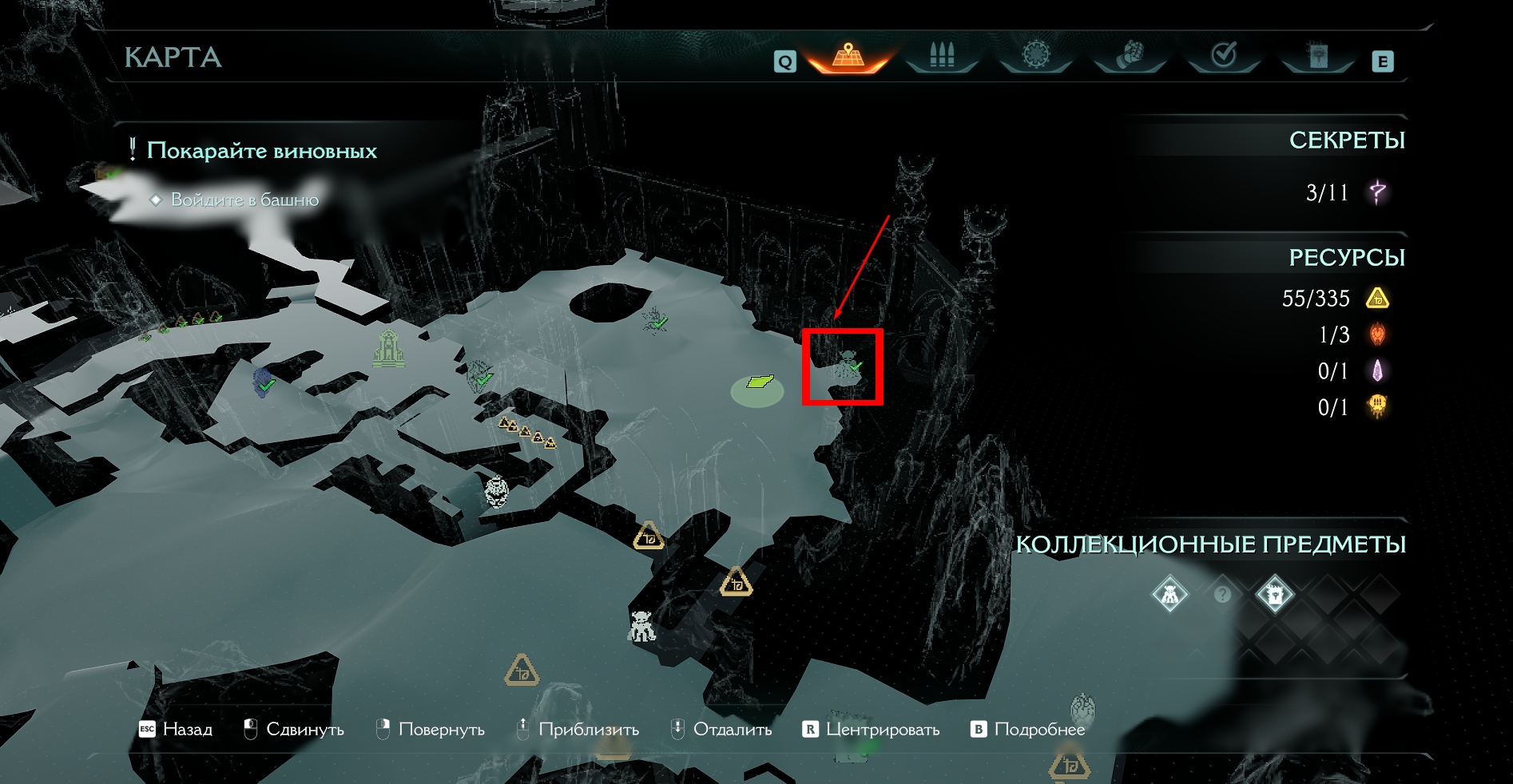Click the map marker inside the red box
Viewport: 1513px width, 784px height.
tap(848, 366)
